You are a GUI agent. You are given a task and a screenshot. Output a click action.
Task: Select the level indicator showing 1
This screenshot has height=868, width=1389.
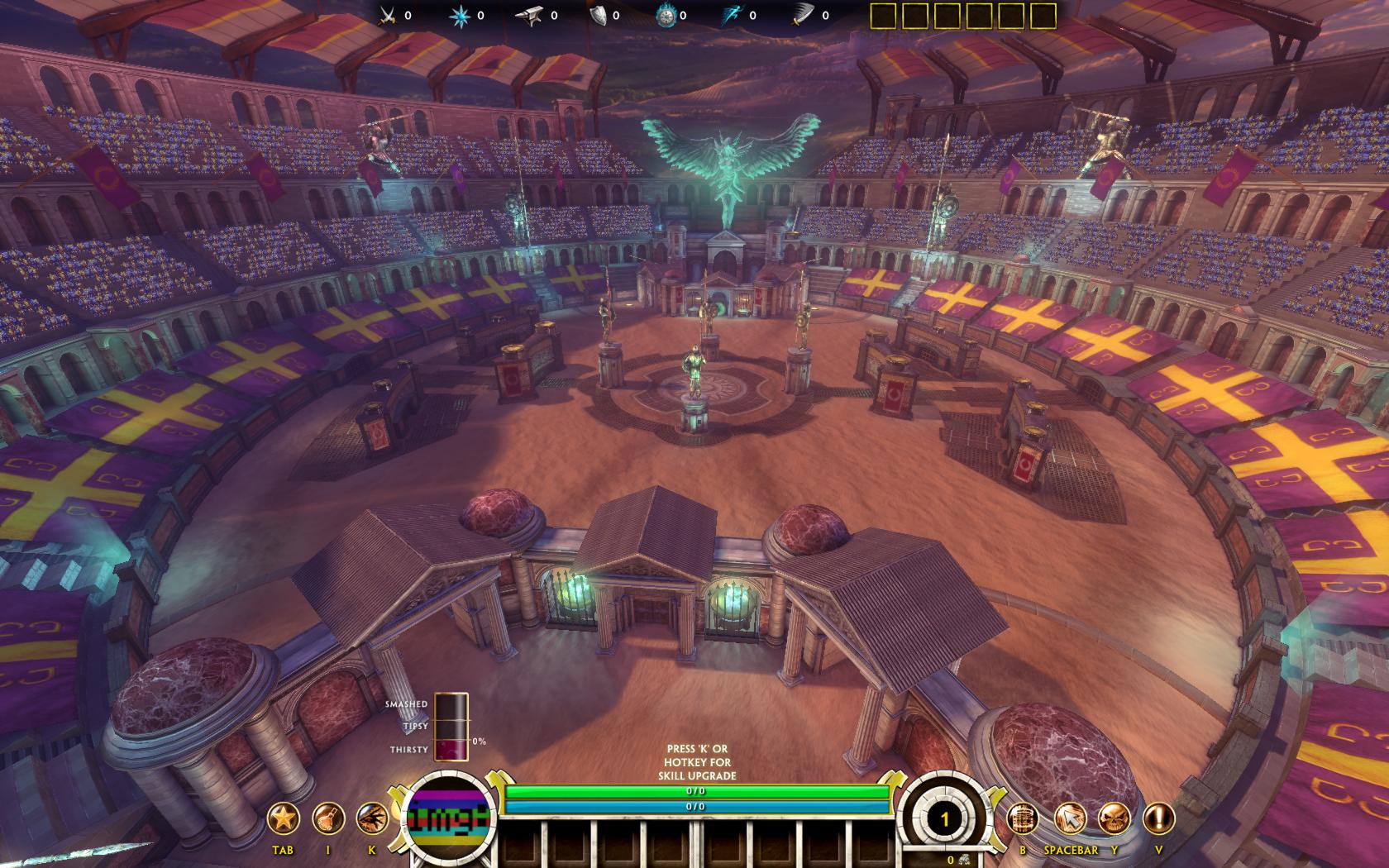point(944,819)
